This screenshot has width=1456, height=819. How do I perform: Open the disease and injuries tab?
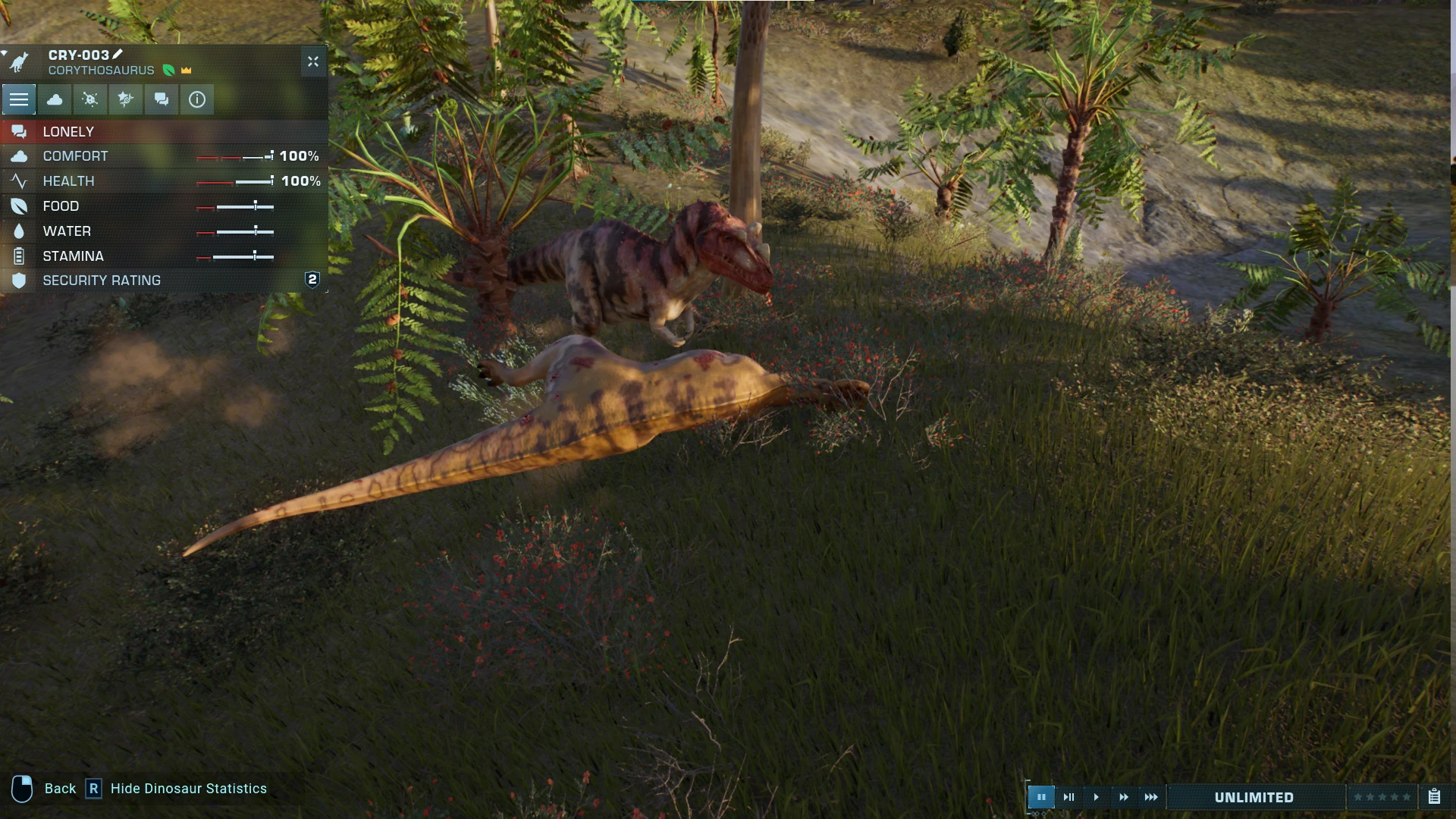90,99
